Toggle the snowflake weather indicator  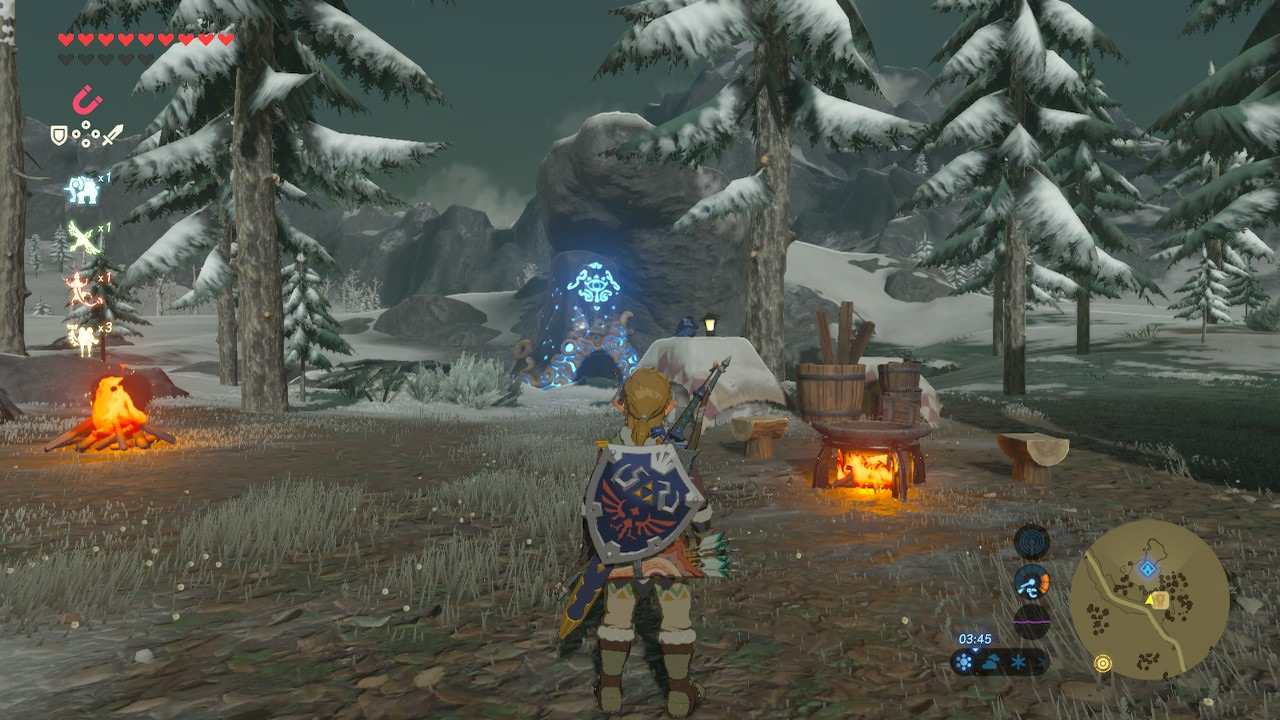tap(1018, 662)
